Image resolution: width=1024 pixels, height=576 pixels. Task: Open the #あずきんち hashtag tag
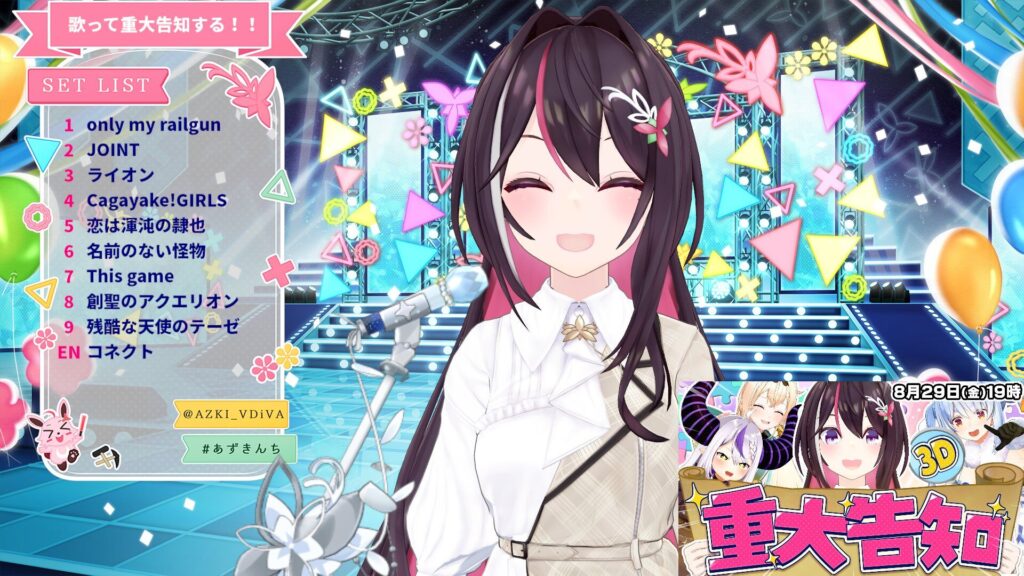[x=240, y=448]
